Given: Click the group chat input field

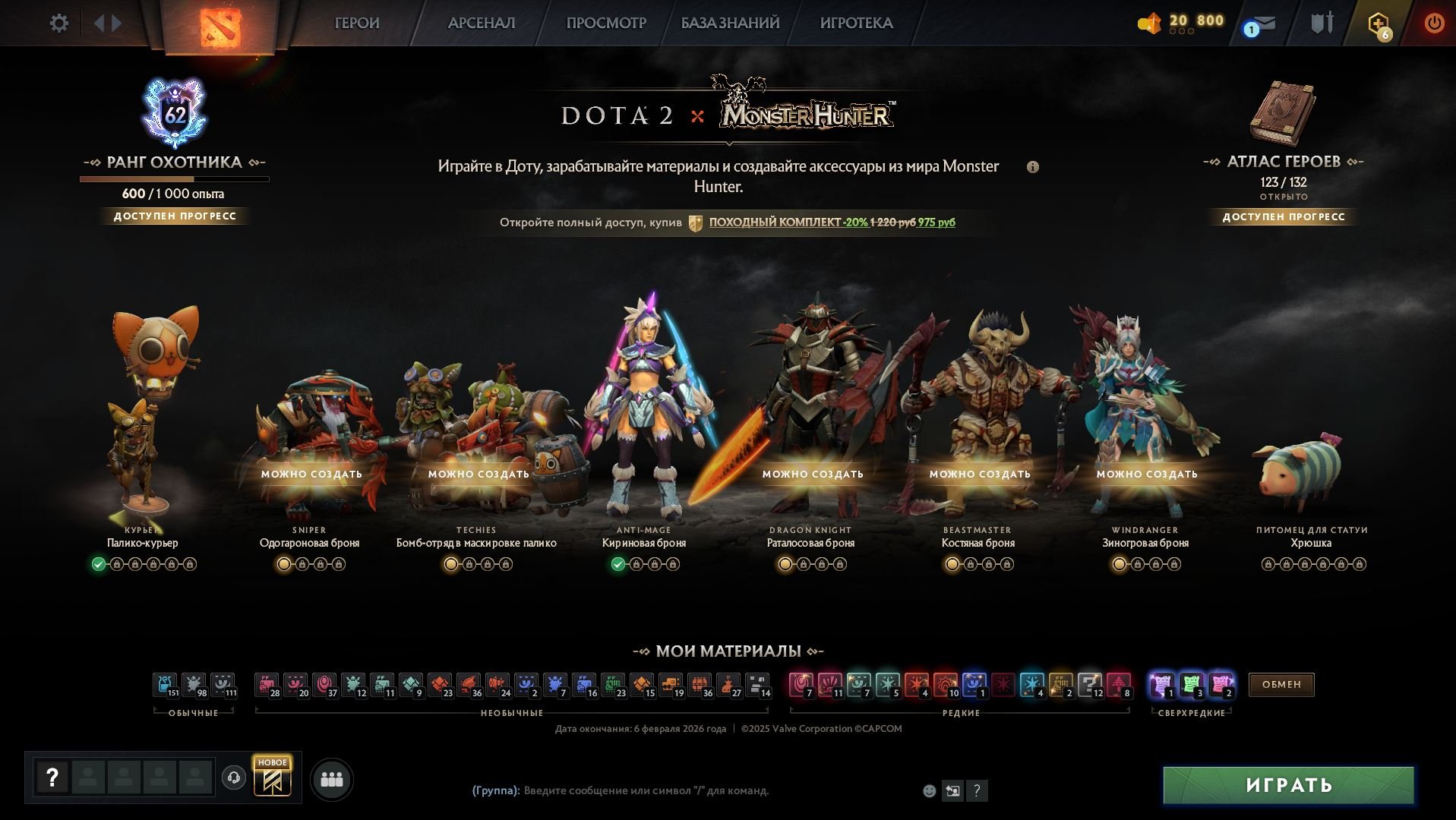Looking at the screenshot, I should point(646,790).
